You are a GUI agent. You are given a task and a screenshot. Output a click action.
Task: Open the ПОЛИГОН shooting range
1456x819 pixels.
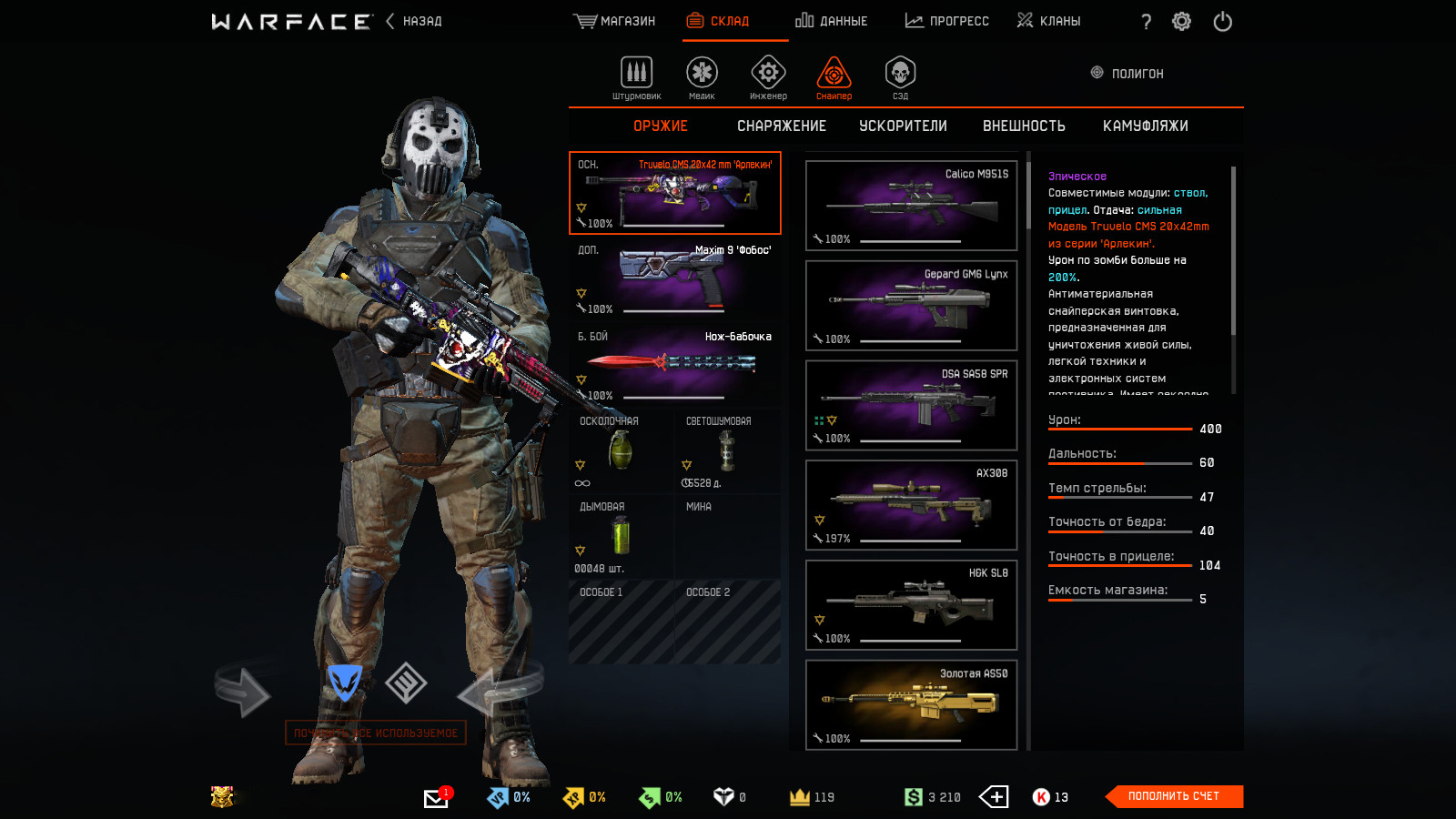pyautogui.click(x=1127, y=74)
